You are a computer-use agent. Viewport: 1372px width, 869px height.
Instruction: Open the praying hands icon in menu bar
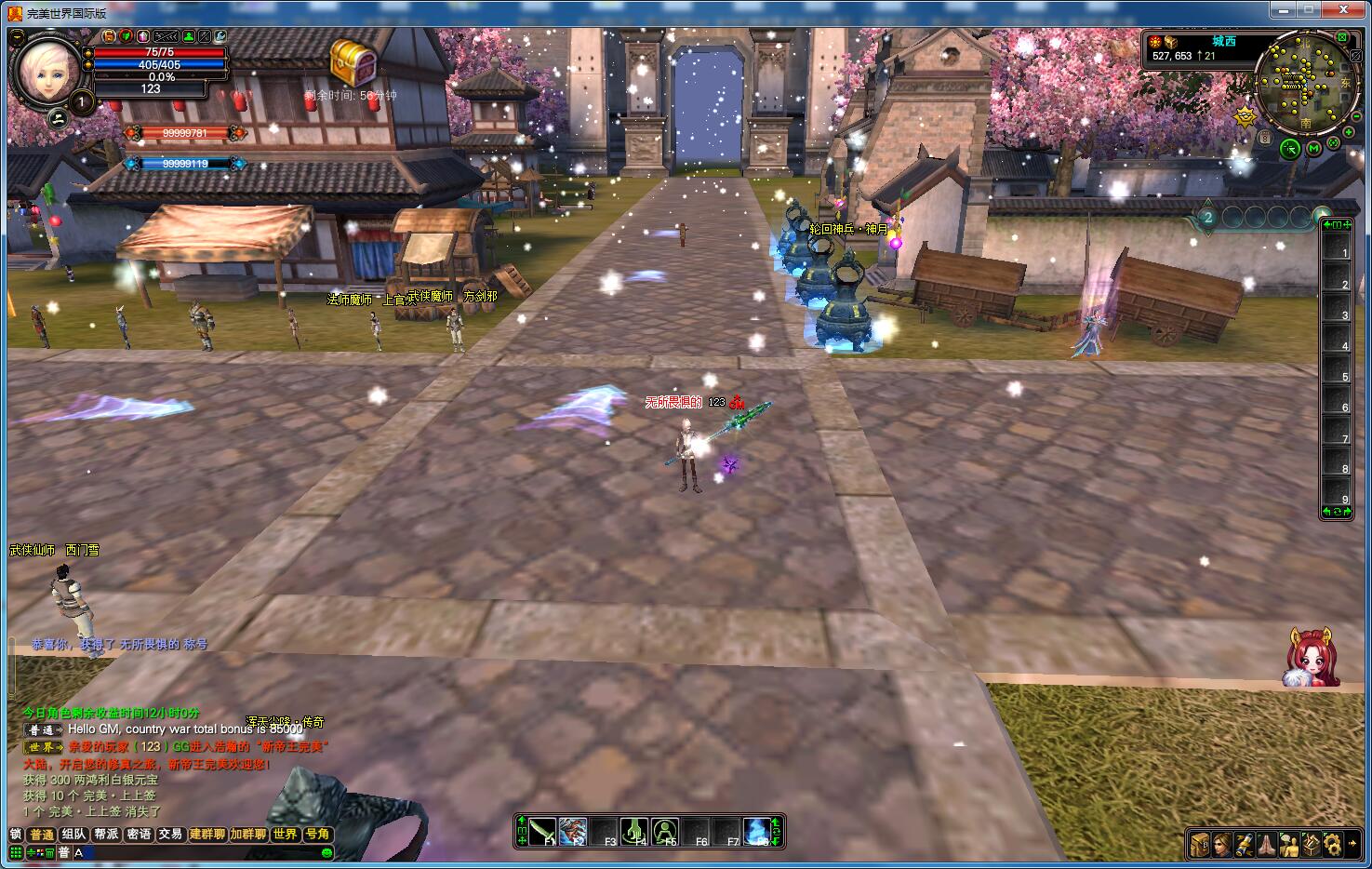tap(1267, 845)
